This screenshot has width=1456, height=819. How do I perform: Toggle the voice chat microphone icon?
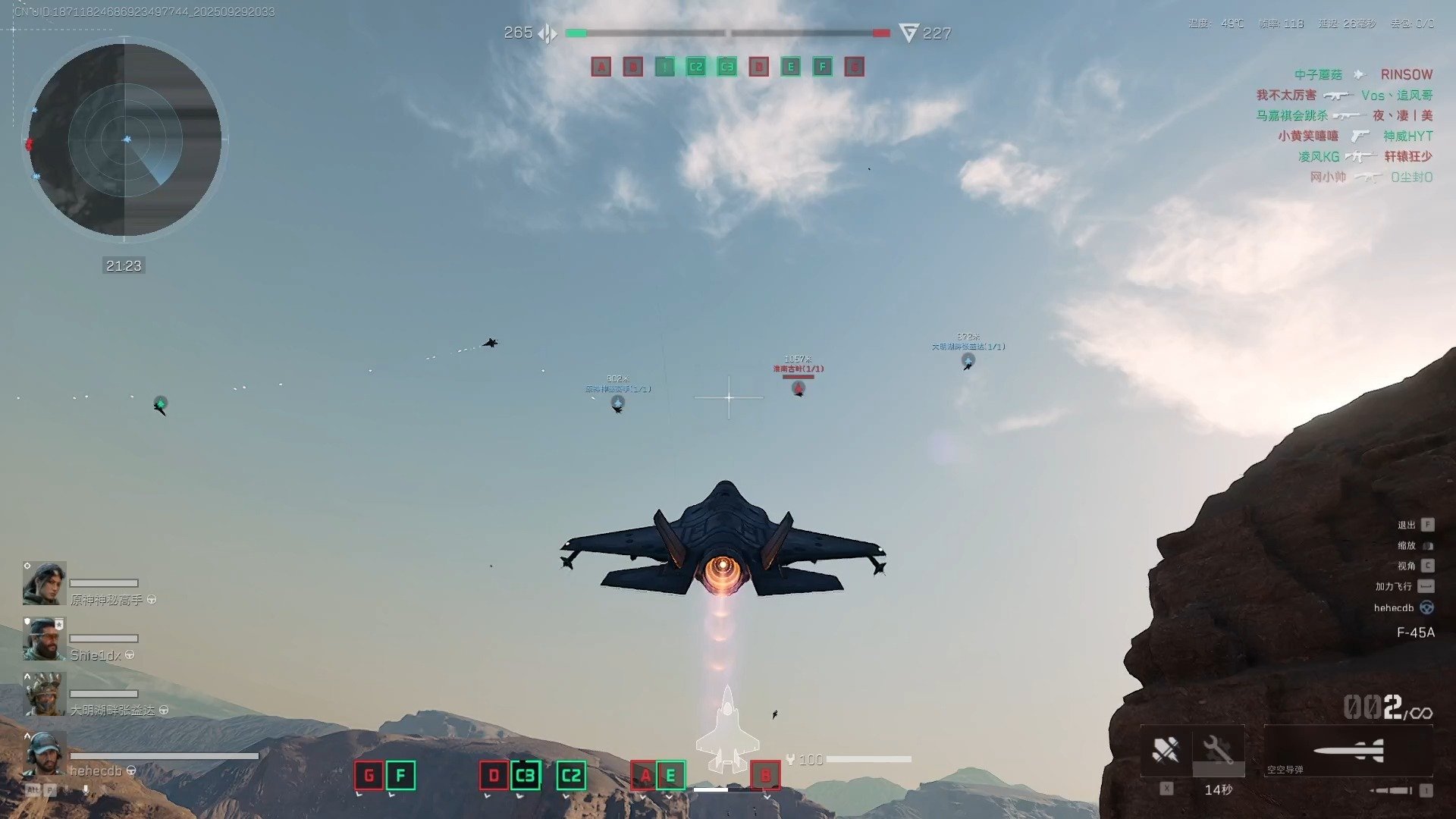85,790
